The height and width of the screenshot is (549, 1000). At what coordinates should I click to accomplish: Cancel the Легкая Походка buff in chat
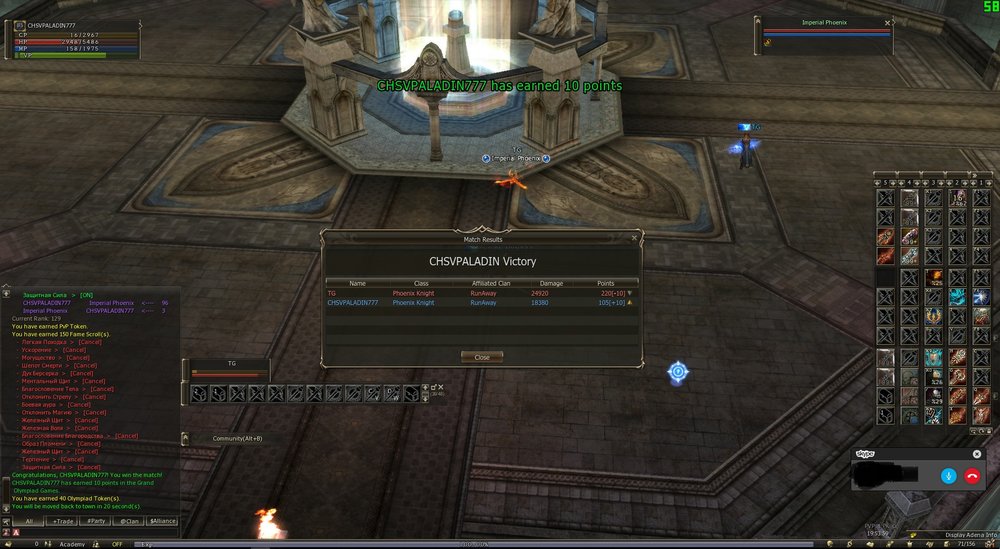(x=90, y=342)
